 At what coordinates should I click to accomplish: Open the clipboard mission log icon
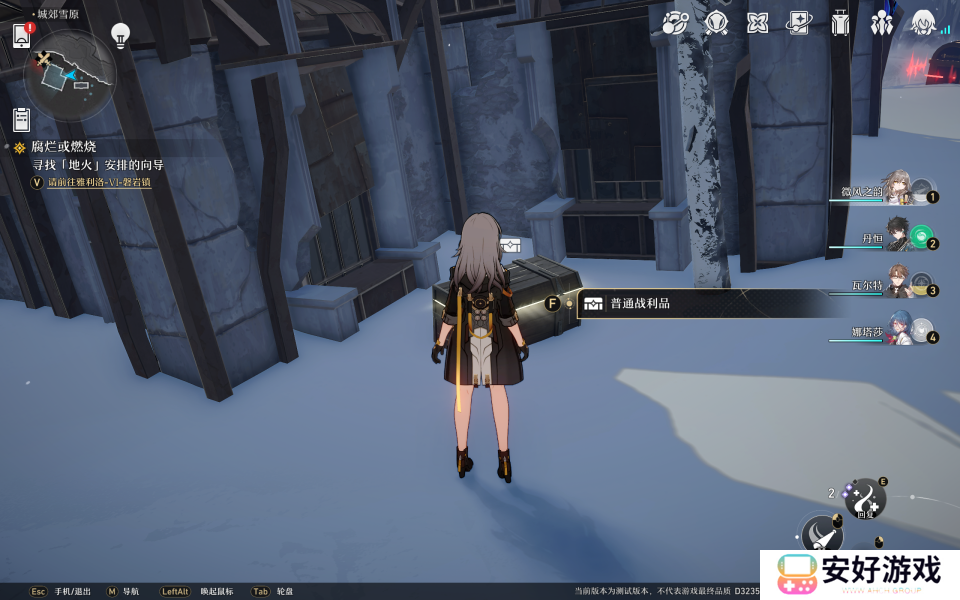tap(21, 119)
